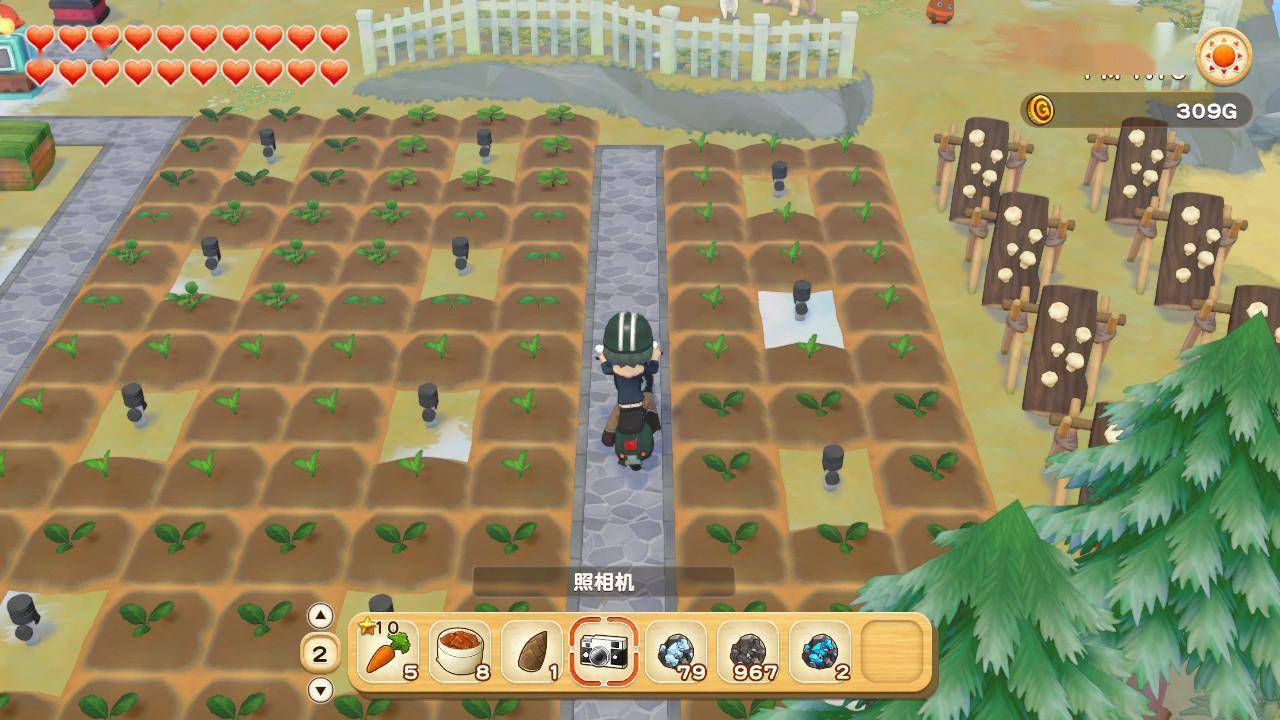This screenshot has width=1280, height=720.
Task: Pick the silver-white ore slot with 79
Action: pos(675,652)
